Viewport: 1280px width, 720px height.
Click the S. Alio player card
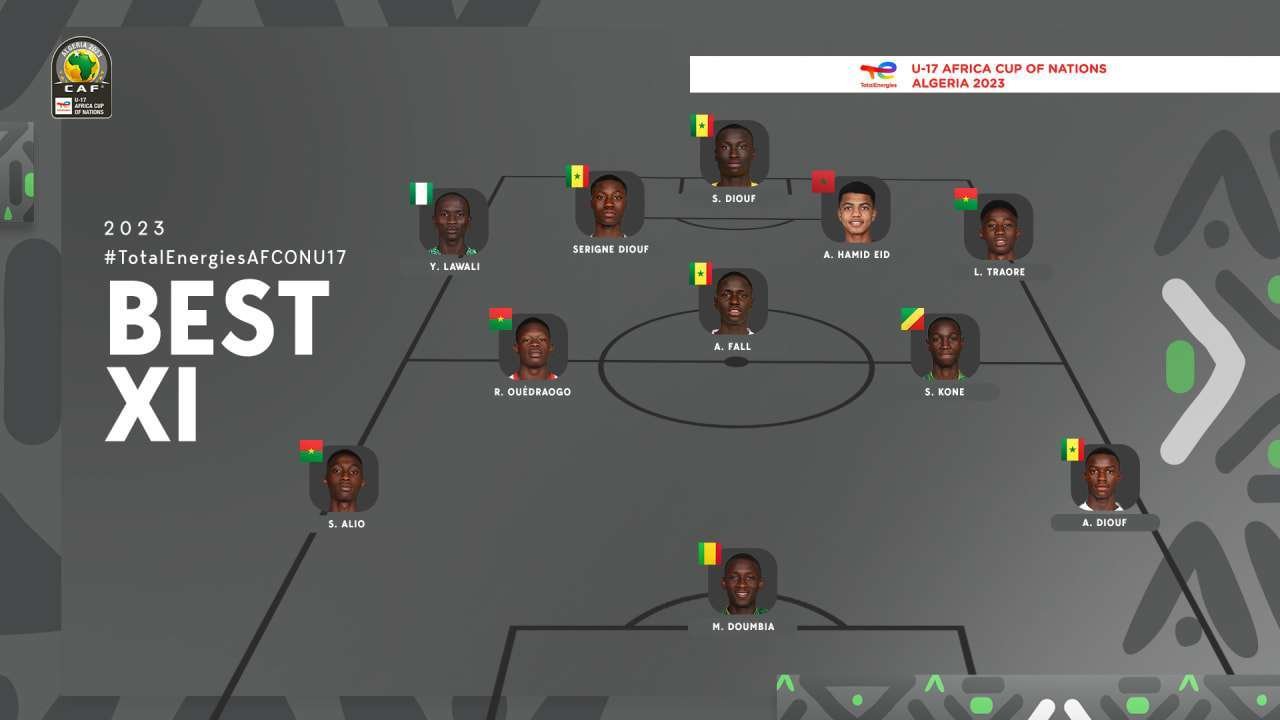pyautogui.click(x=344, y=479)
